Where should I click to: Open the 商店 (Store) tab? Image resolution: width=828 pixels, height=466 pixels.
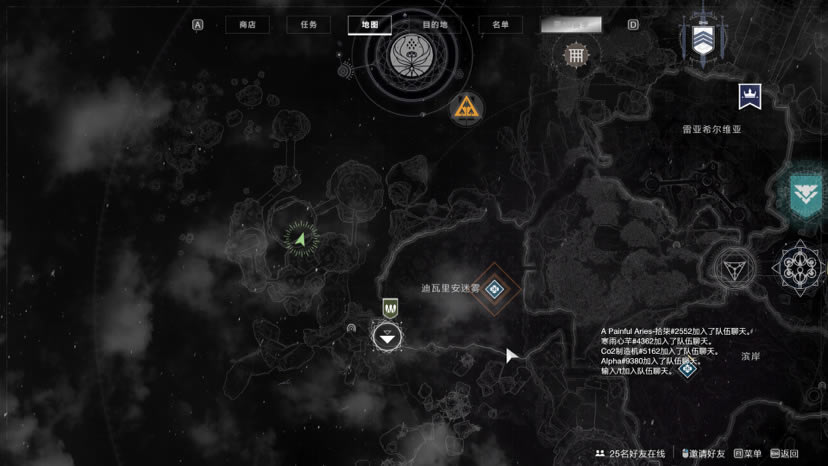(x=247, y=25)
